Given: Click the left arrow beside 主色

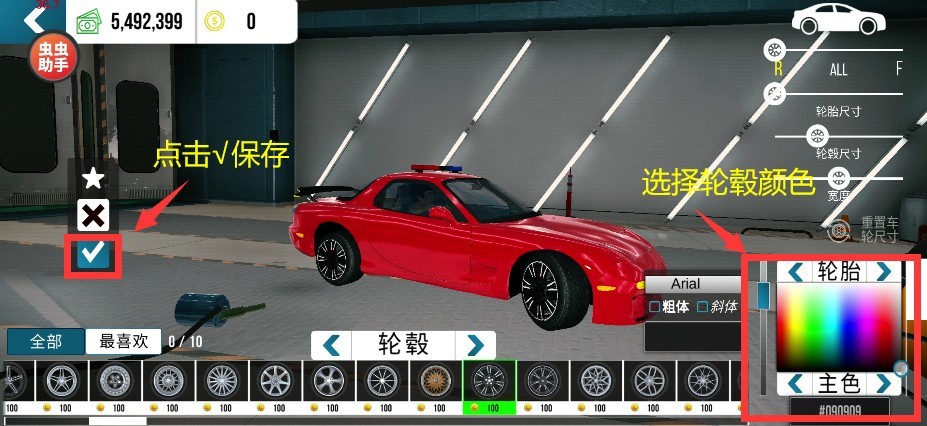Looking at the screenshot, I should pos(796,383).
